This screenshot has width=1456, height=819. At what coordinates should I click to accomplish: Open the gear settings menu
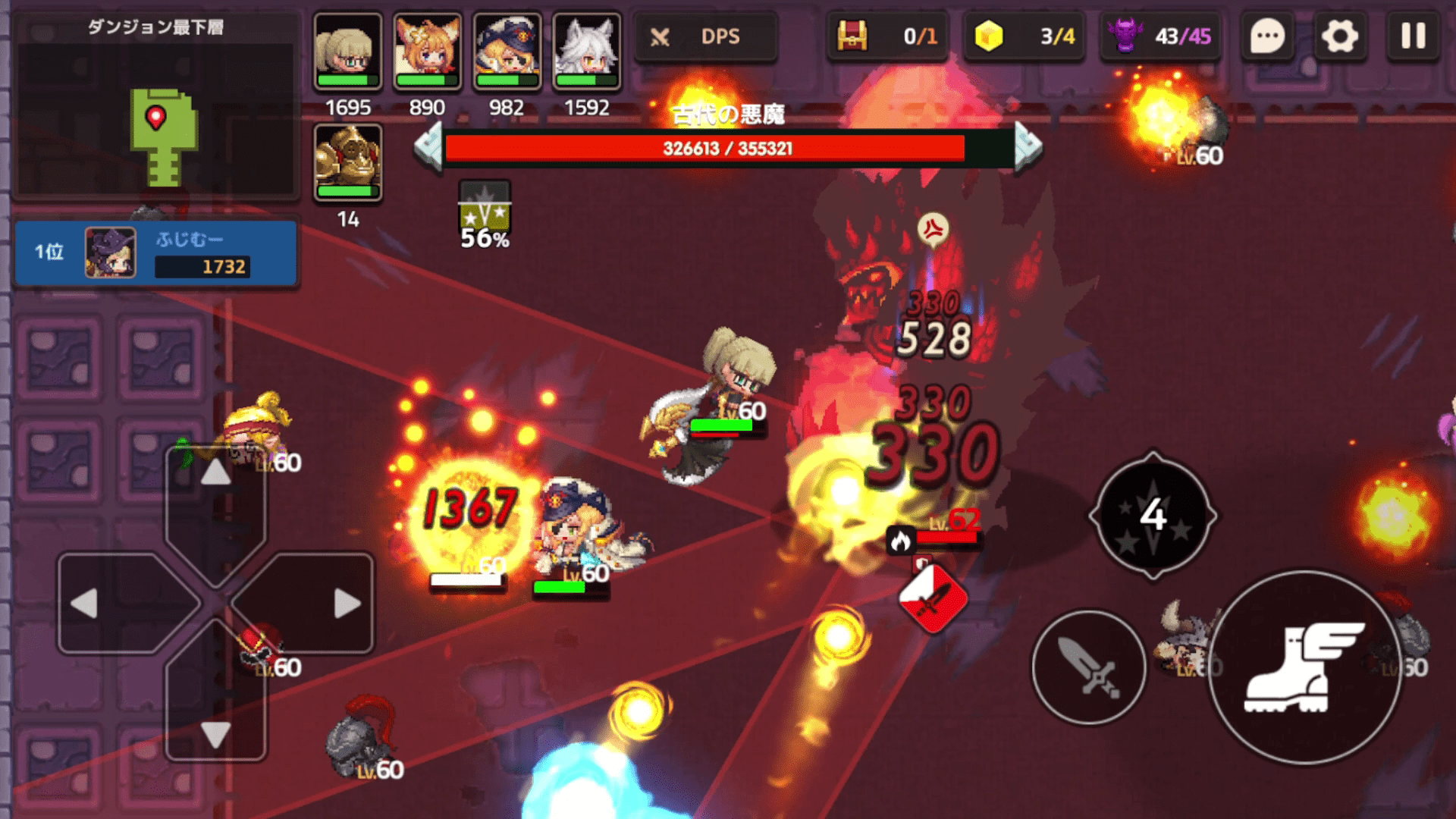[1340, 36]
